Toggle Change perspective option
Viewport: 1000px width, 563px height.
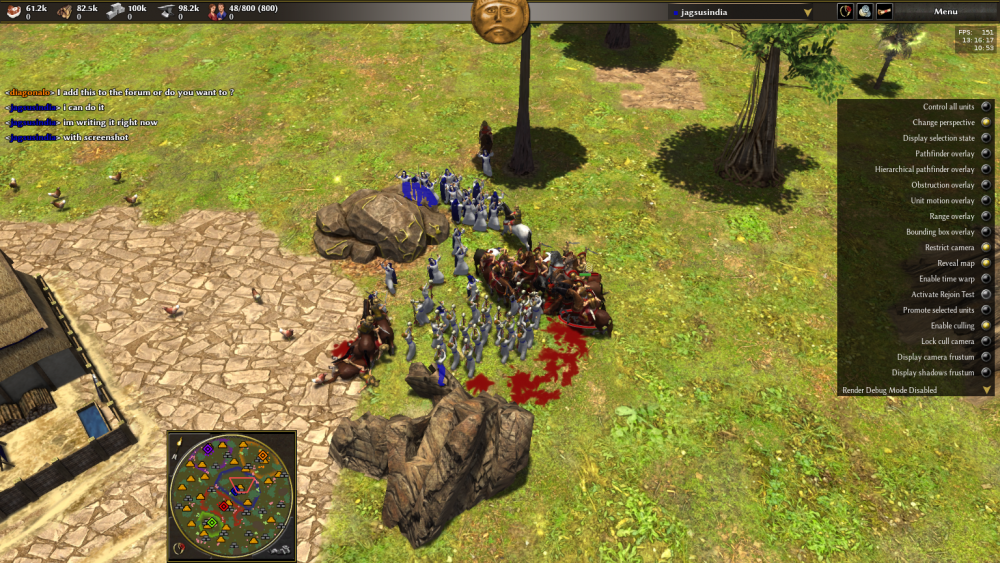986,123
